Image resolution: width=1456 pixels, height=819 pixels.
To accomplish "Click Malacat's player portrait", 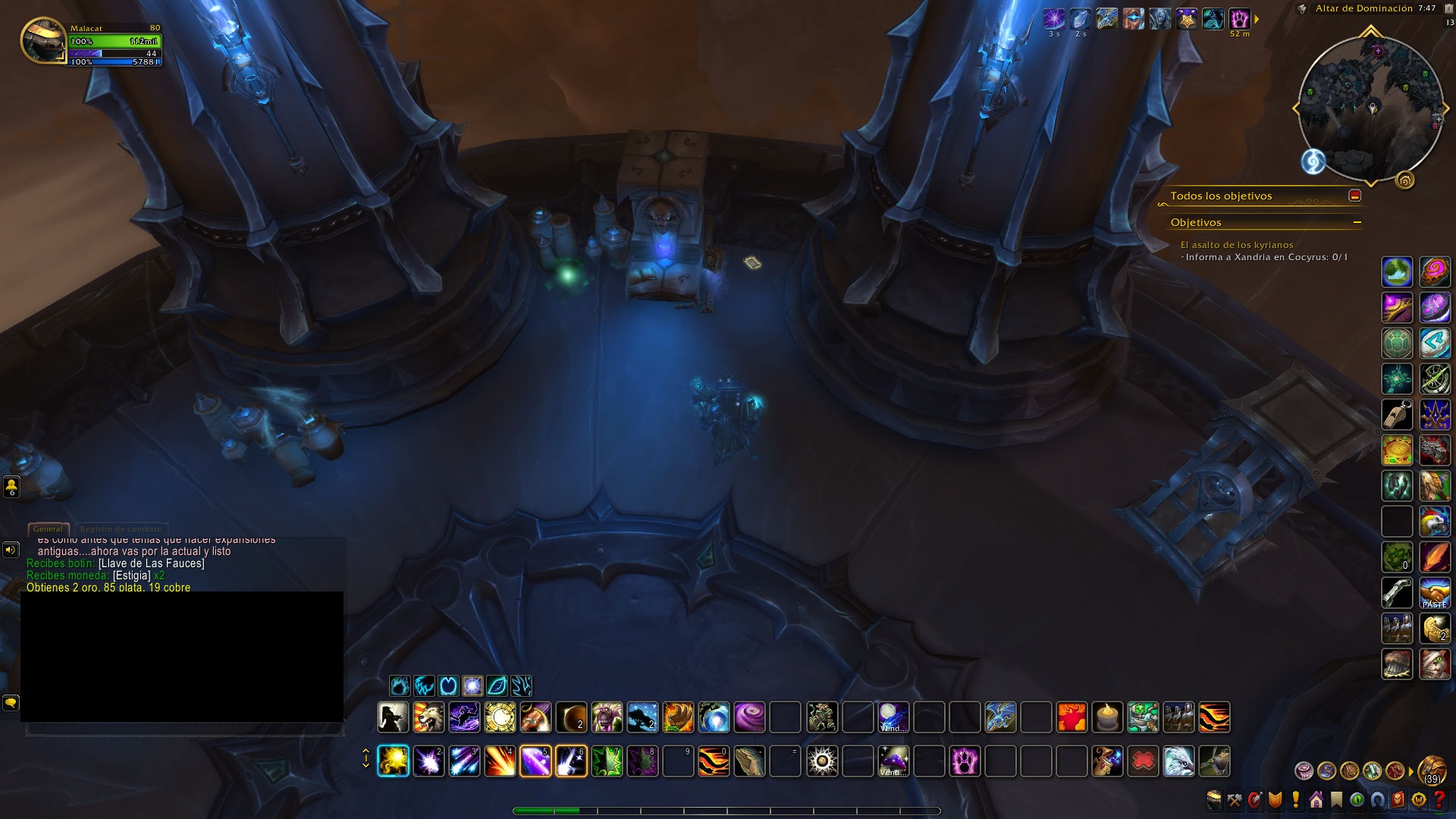I will tap(42, 40).
